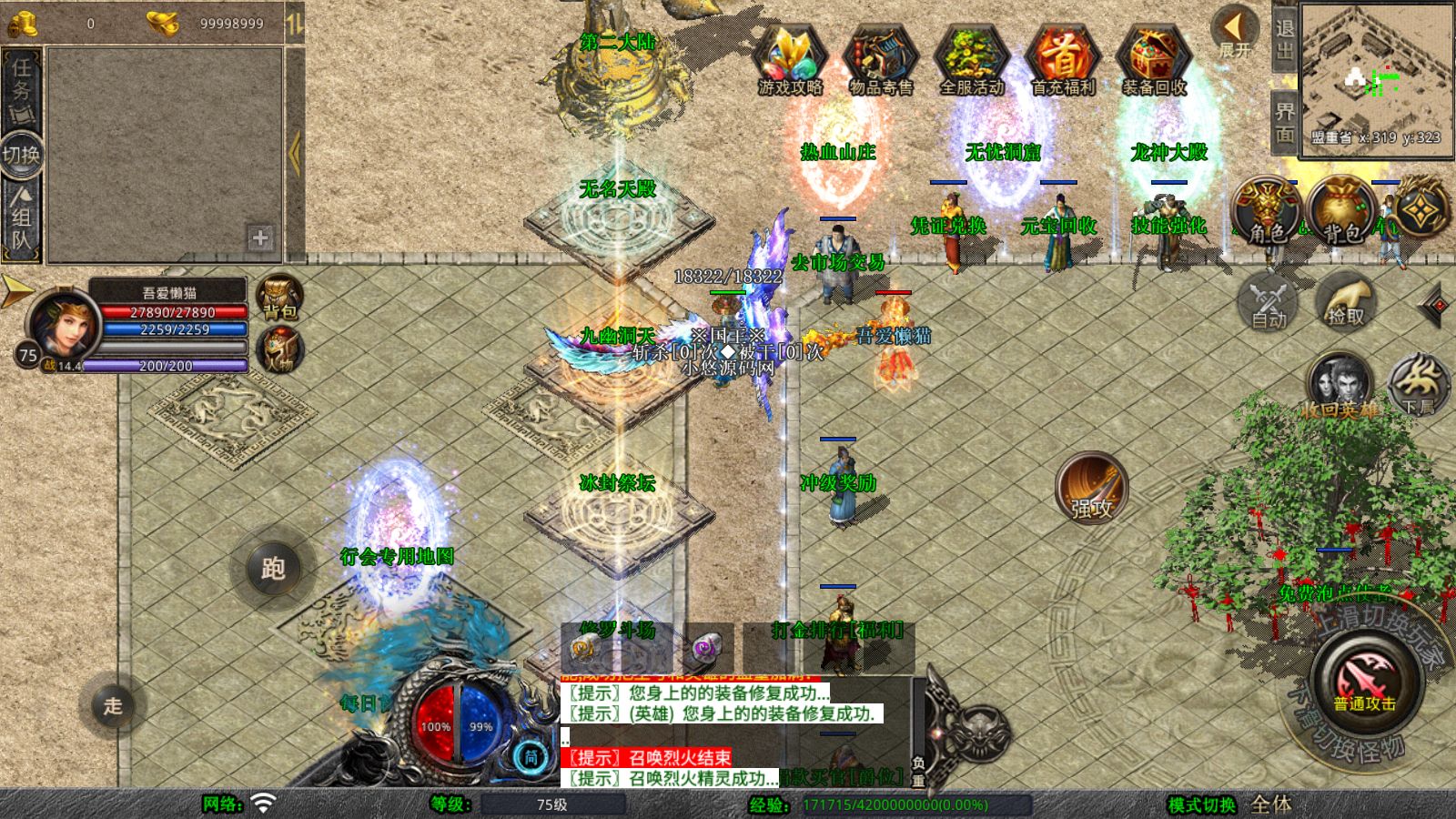Tap the 捡取 pickup button
The height and width of the screenshot is (819, 1456).
pos(1345,301)
